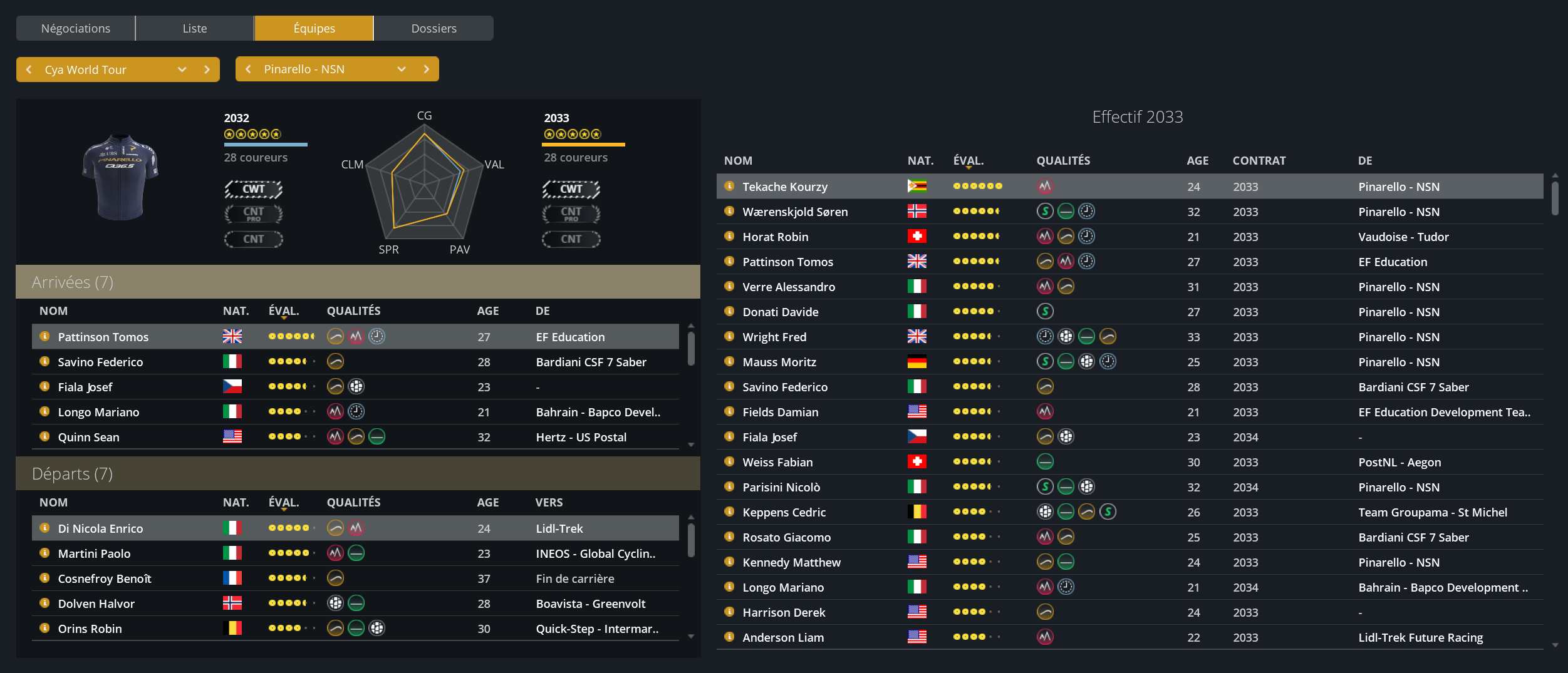Select Tekache Kourzy in Effectif 2033
1568x673 pixels.
[785, 187]
